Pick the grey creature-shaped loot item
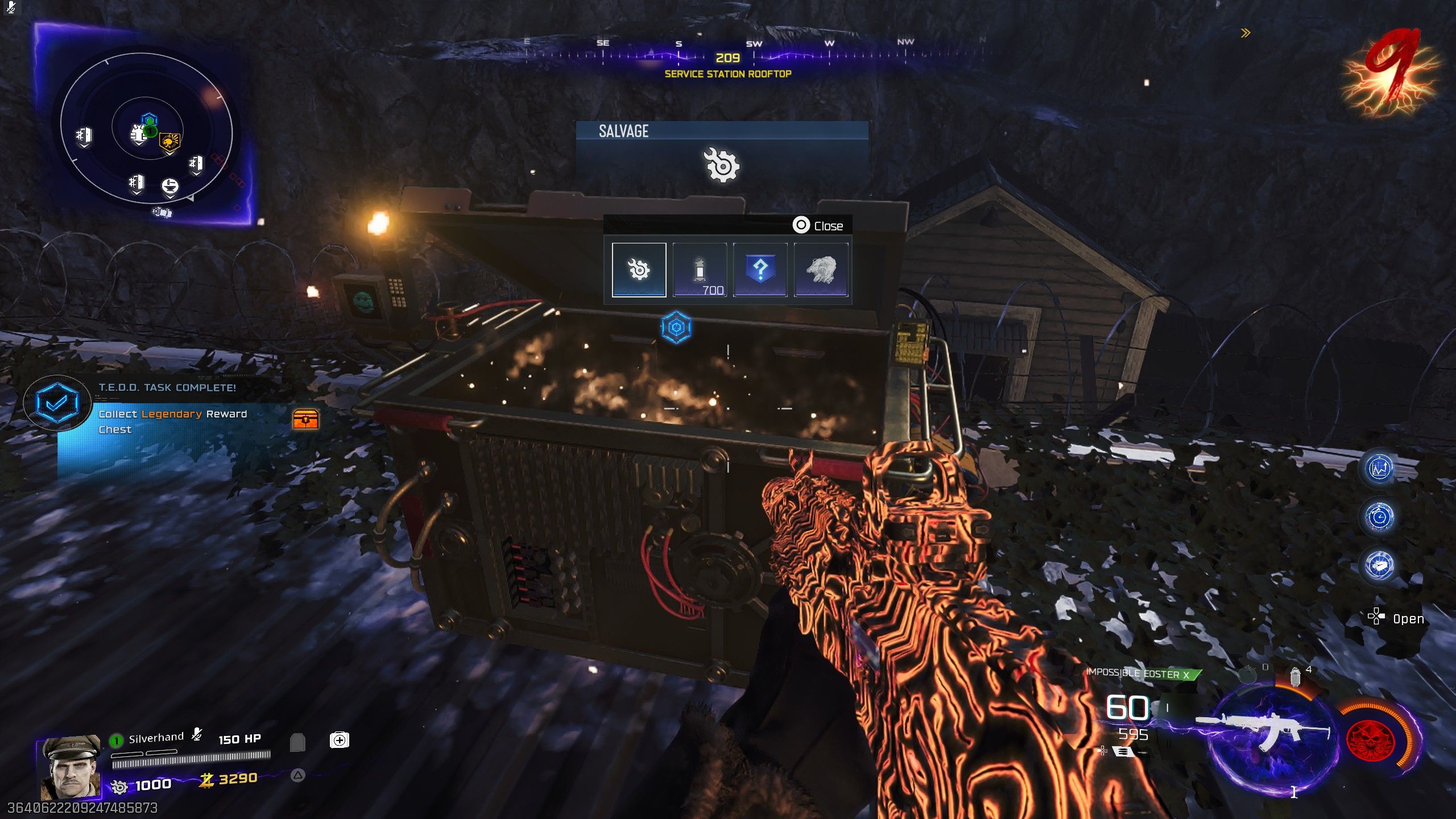The image size is (1456, 819). coord(821,270)
